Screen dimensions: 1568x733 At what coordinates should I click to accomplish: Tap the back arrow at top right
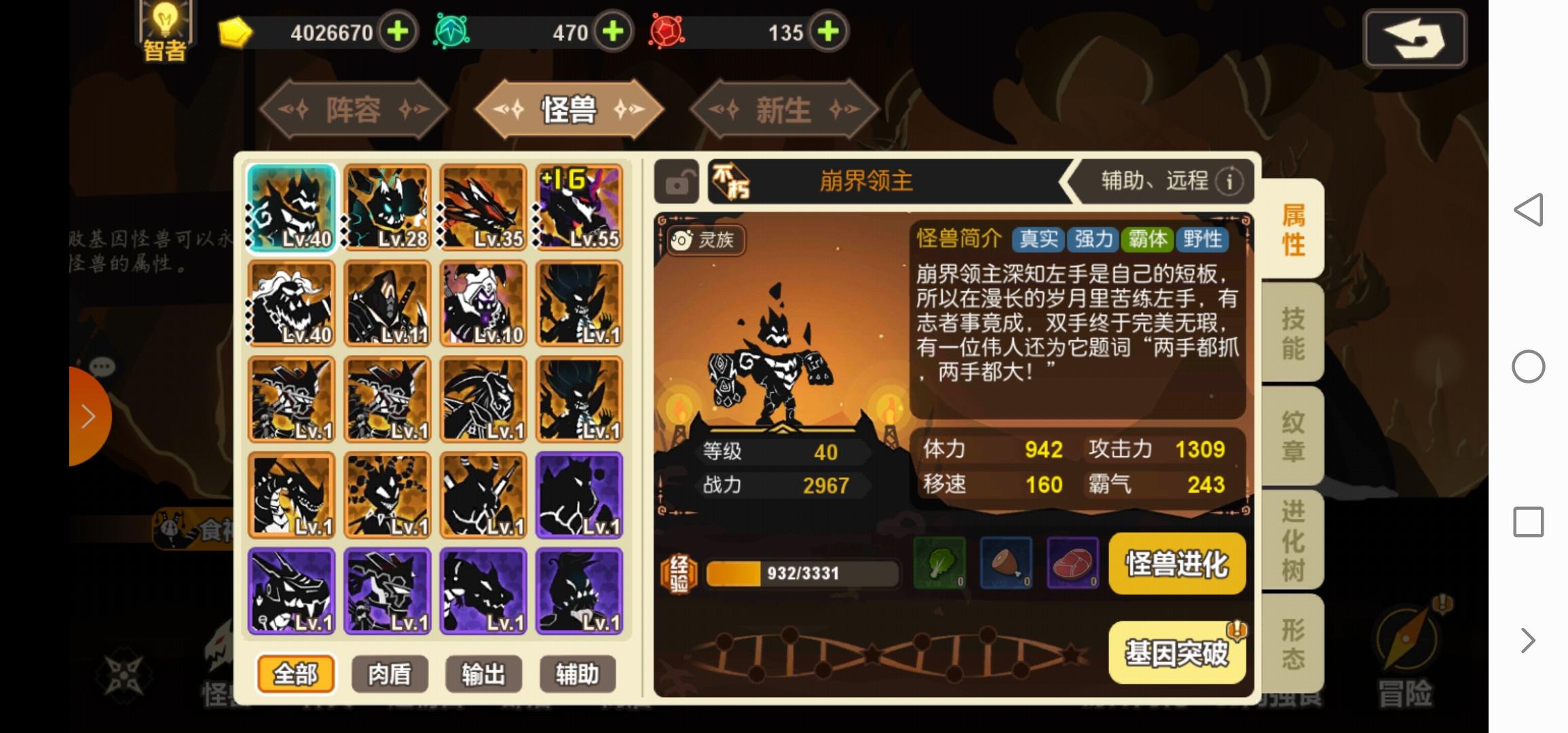click(1415, 39)
